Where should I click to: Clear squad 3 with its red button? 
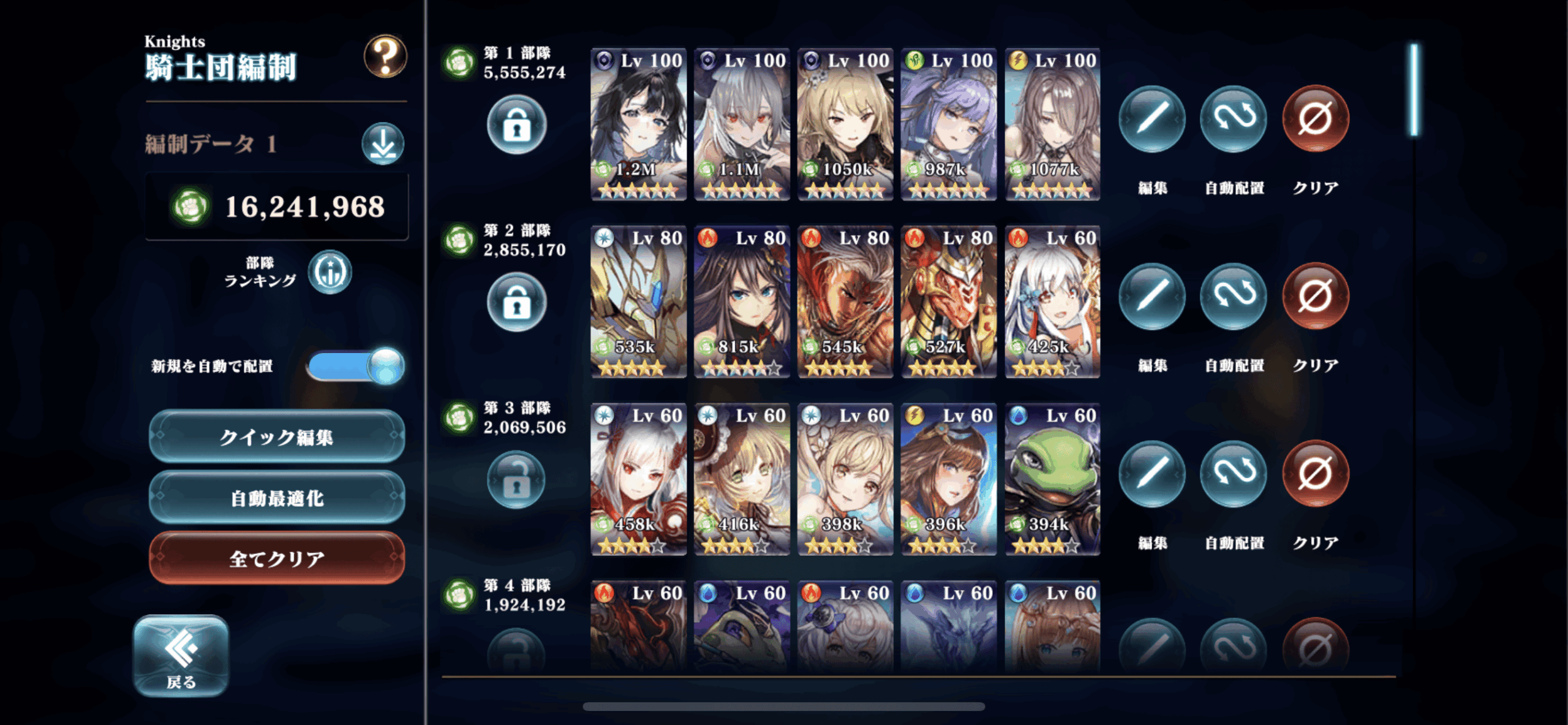[1315, 474]
